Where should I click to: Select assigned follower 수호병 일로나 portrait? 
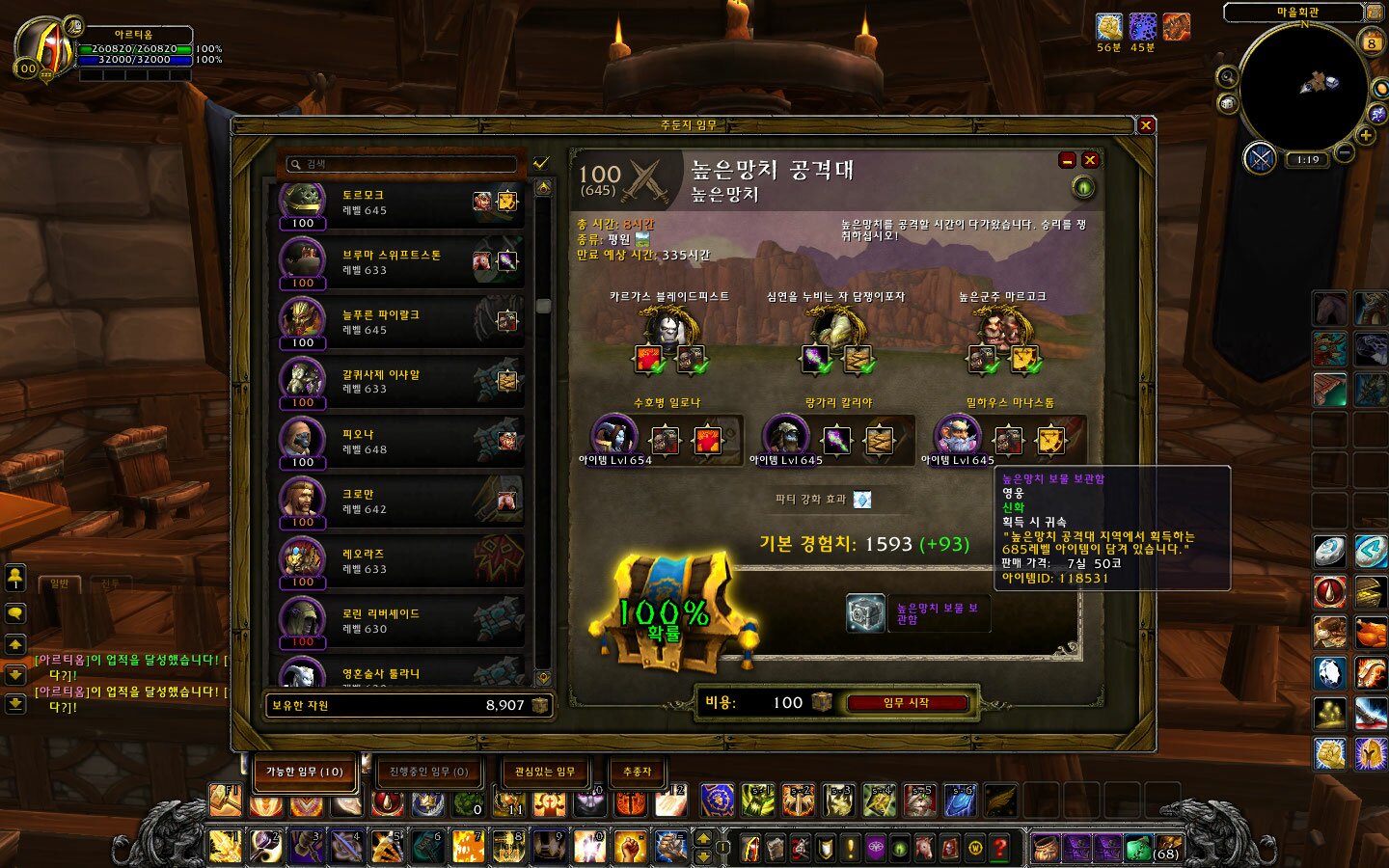[613, 437]
